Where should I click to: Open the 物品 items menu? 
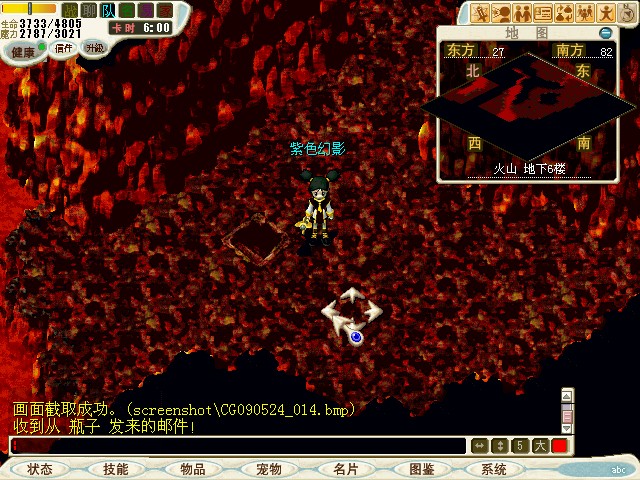point(192,469)
